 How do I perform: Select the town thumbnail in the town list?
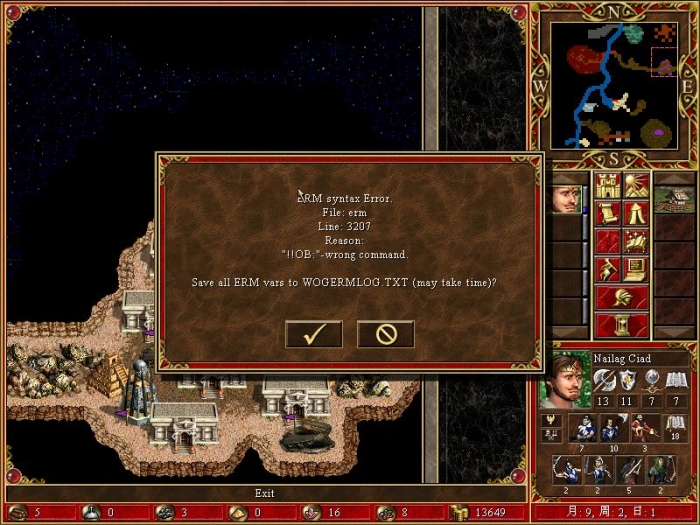[x=674, y=198]
